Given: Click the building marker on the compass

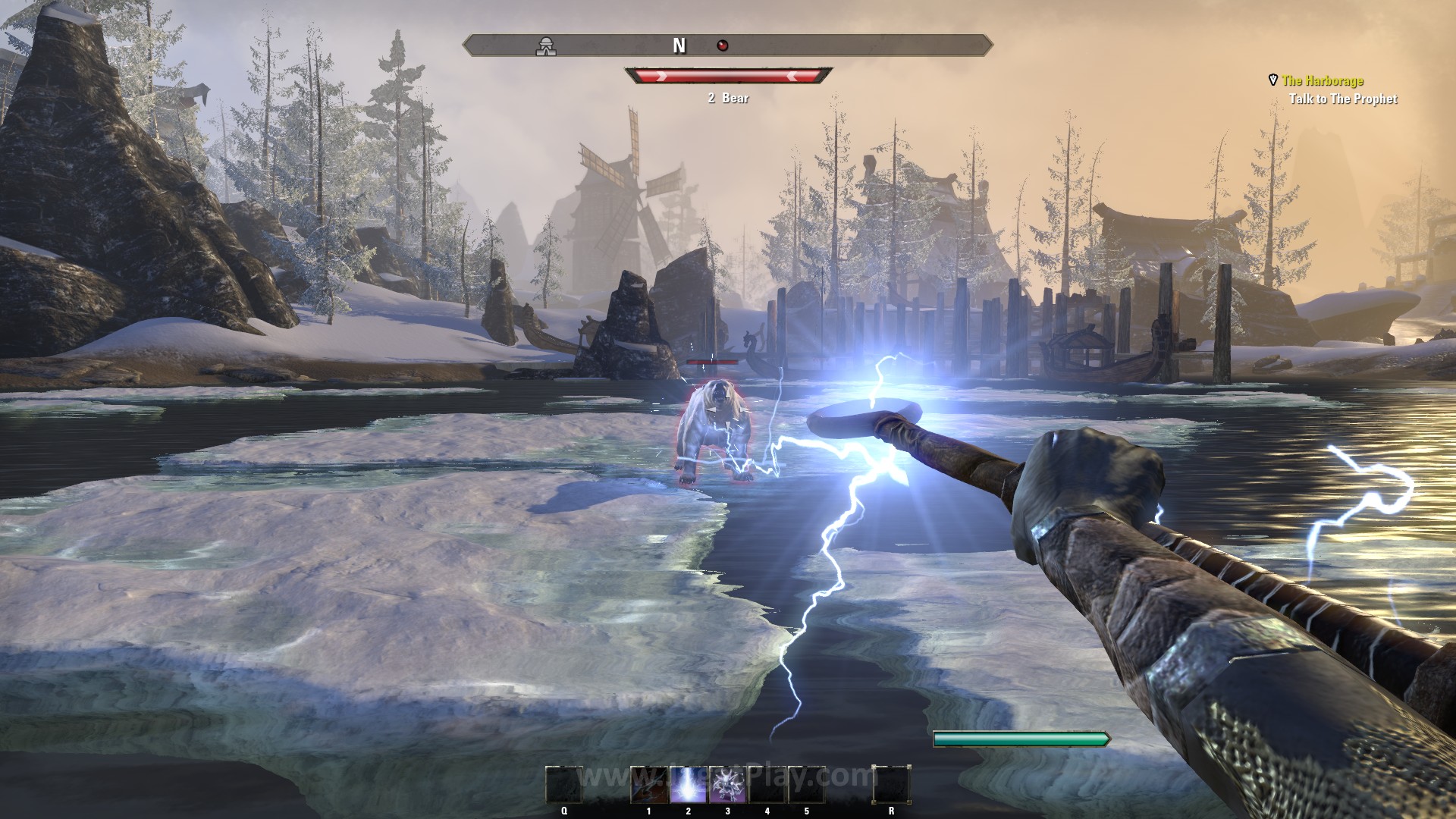Looking at the screenshot, I should click(x=544, y=46).
